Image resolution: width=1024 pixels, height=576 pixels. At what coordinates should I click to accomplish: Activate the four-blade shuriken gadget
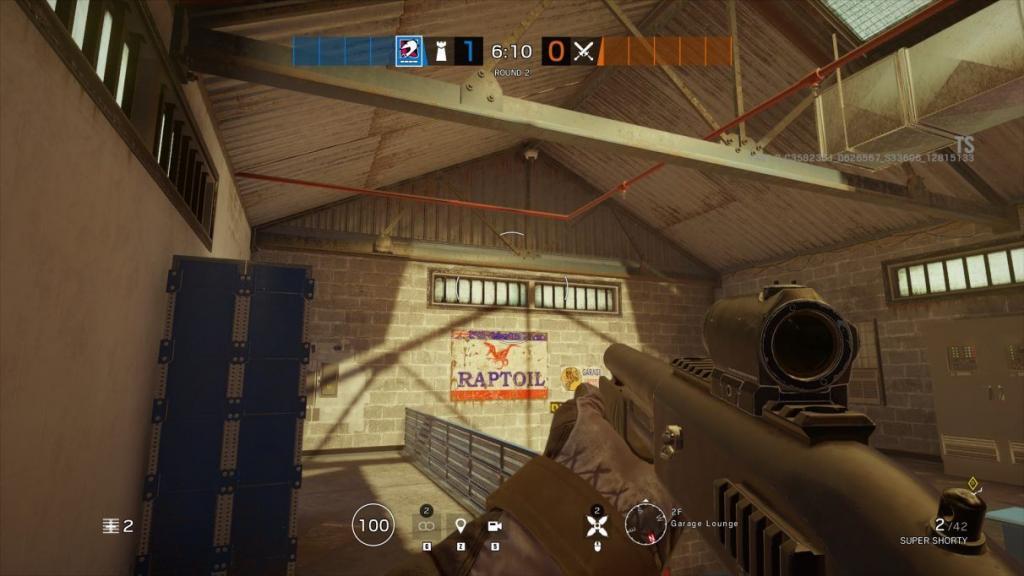tap(597, 523)
